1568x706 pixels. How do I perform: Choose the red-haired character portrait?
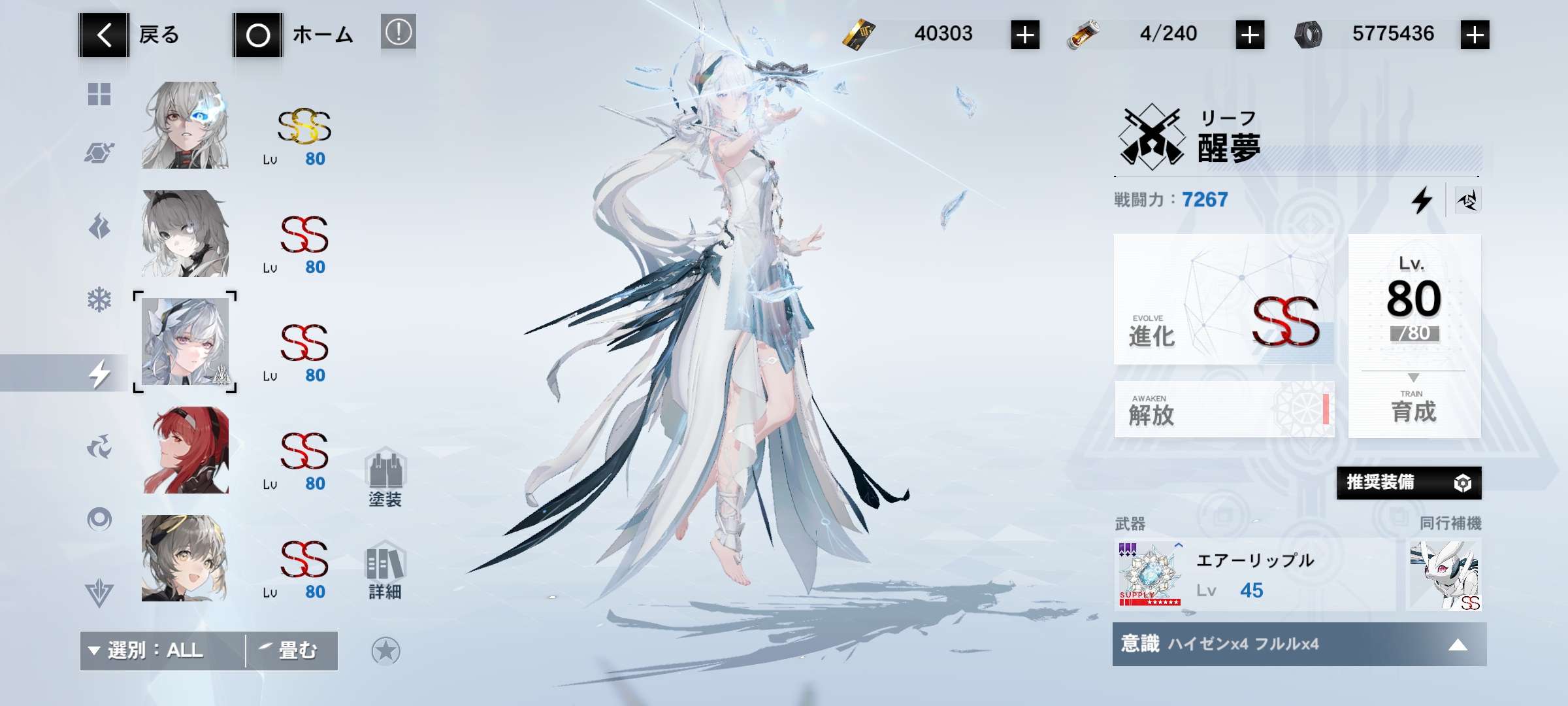[x=186, y=450]
